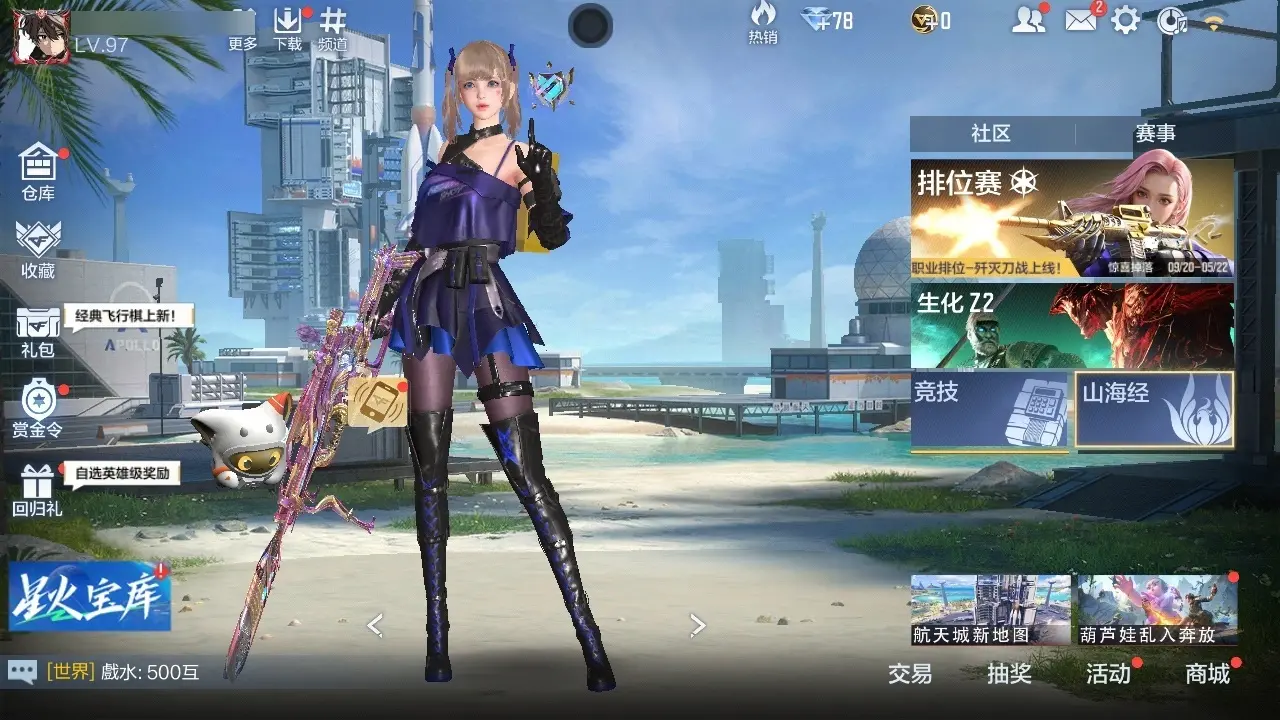Open the 商城 shop menu
Screen dimensions: 1280x720
point(1207,674)
